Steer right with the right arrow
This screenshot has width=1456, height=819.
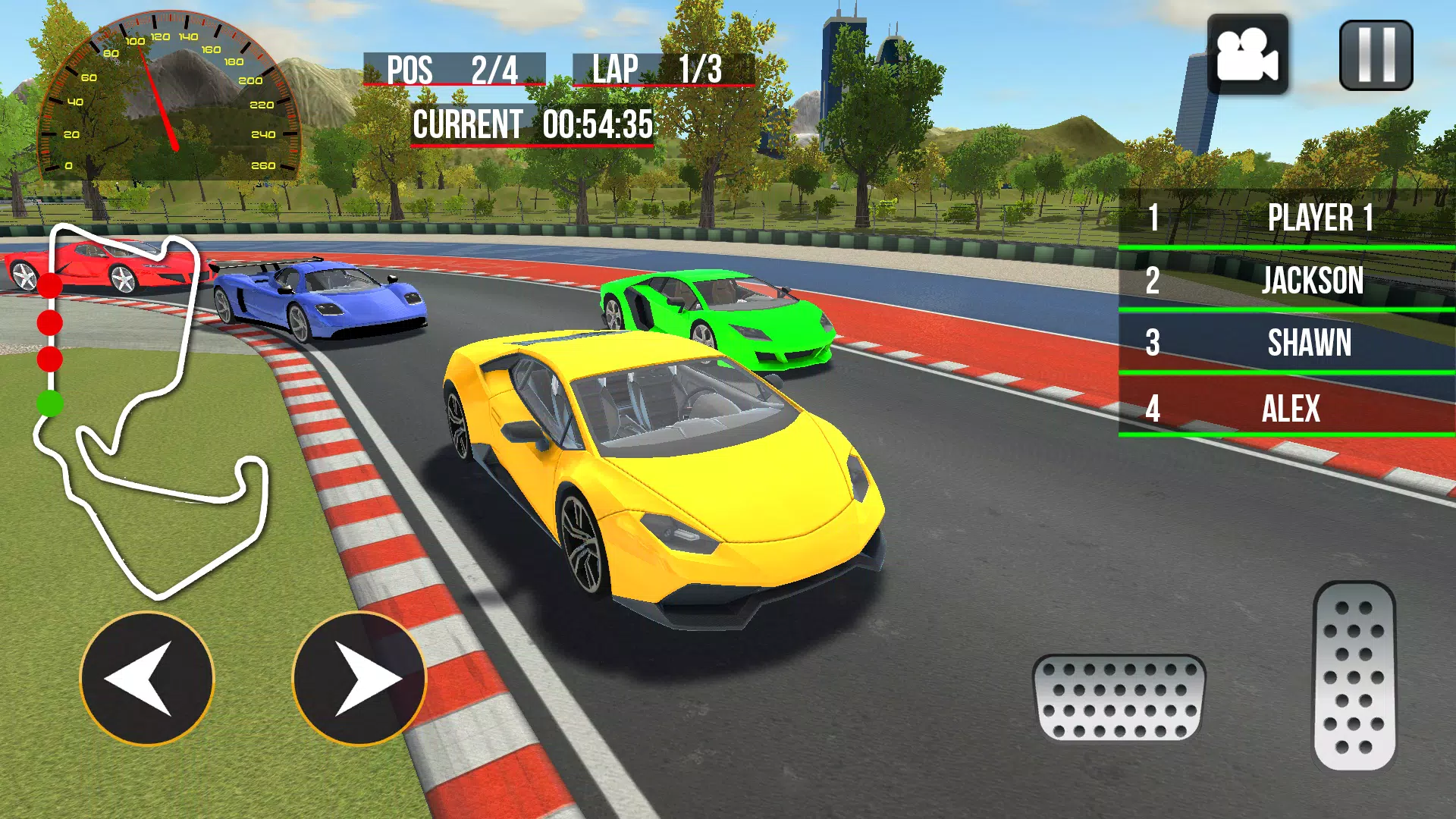point(359,679)
